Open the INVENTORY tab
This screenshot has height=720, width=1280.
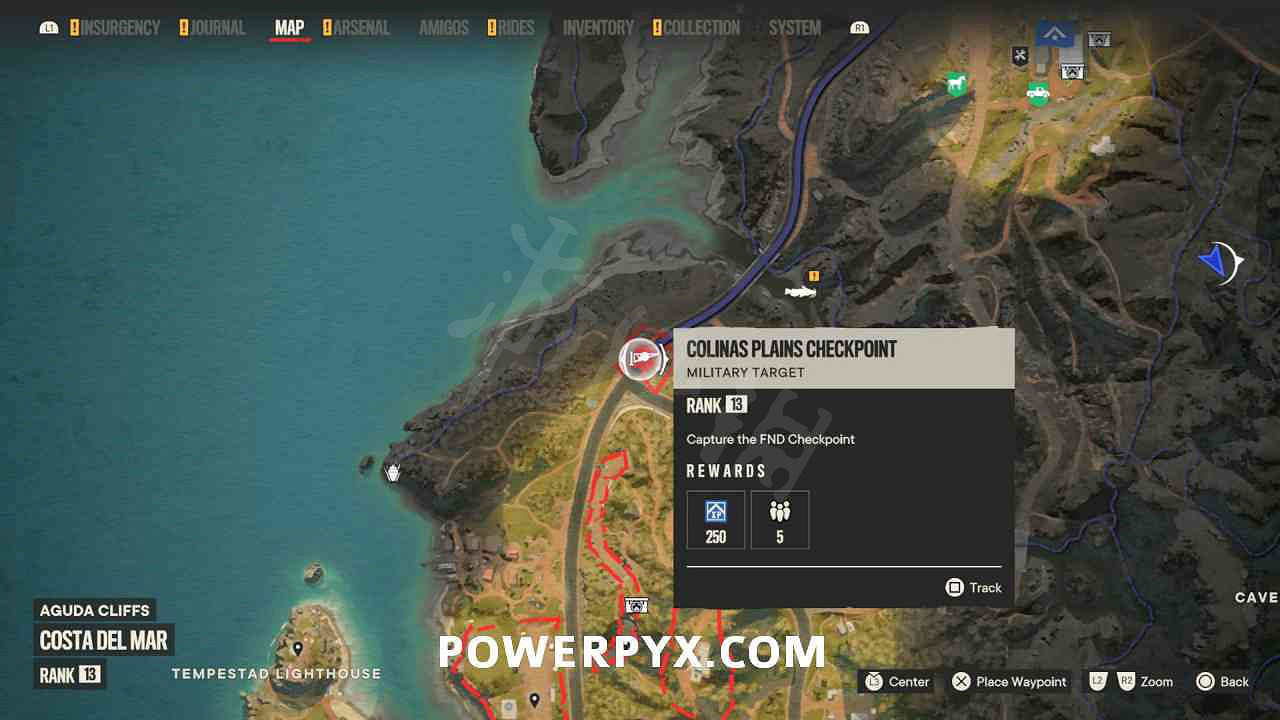click(x=598, y=27)
